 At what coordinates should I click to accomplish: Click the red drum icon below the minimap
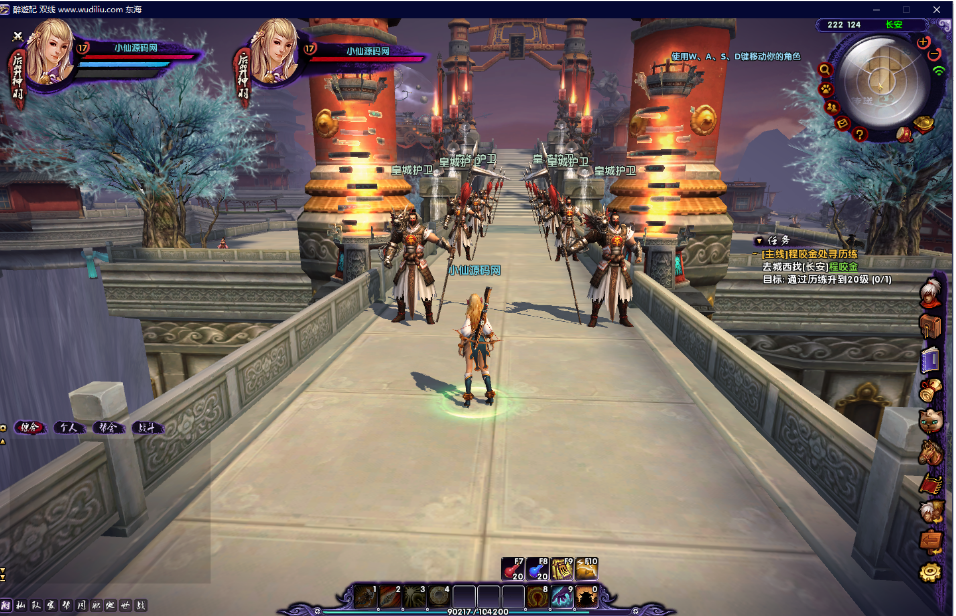click(903, 133)
